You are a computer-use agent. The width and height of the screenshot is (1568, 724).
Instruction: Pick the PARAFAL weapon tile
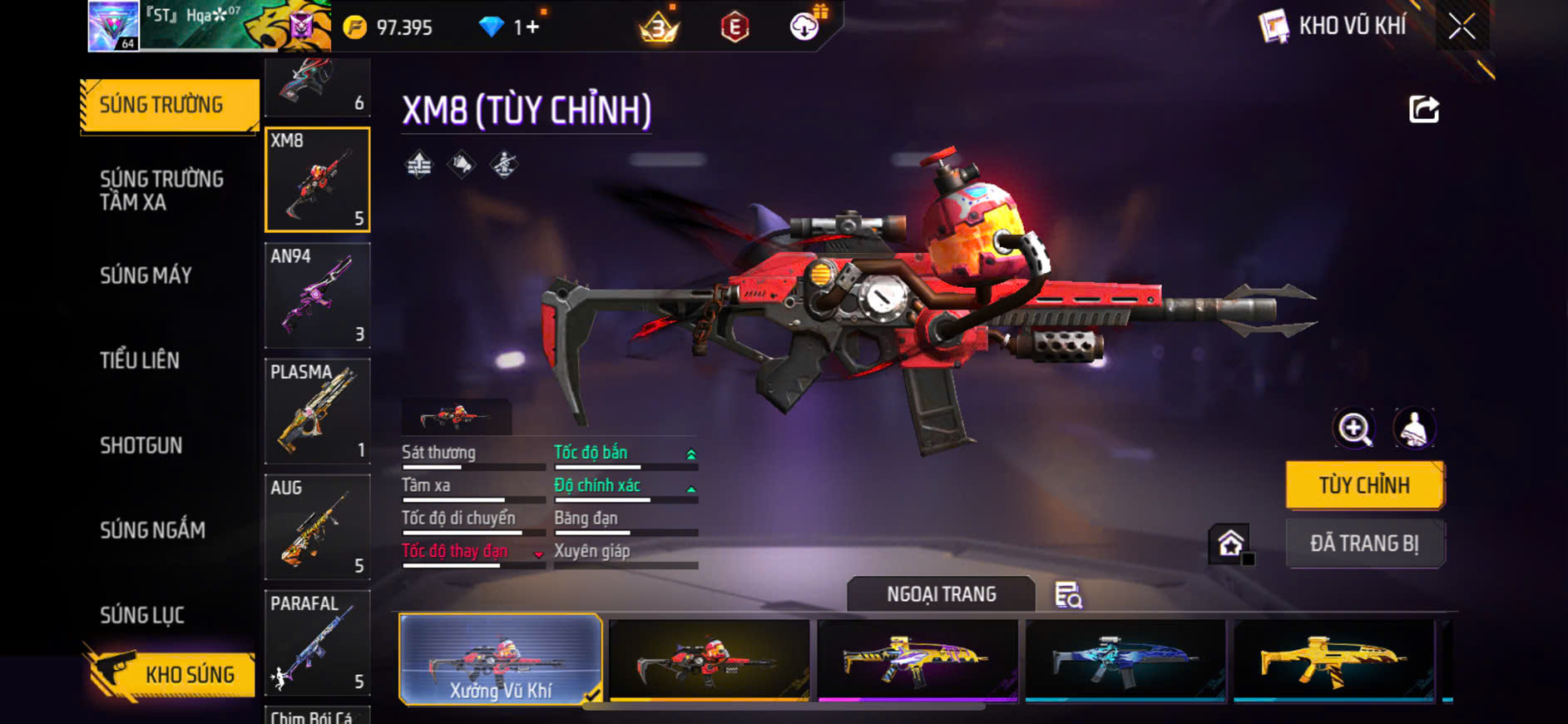point(317,642)
